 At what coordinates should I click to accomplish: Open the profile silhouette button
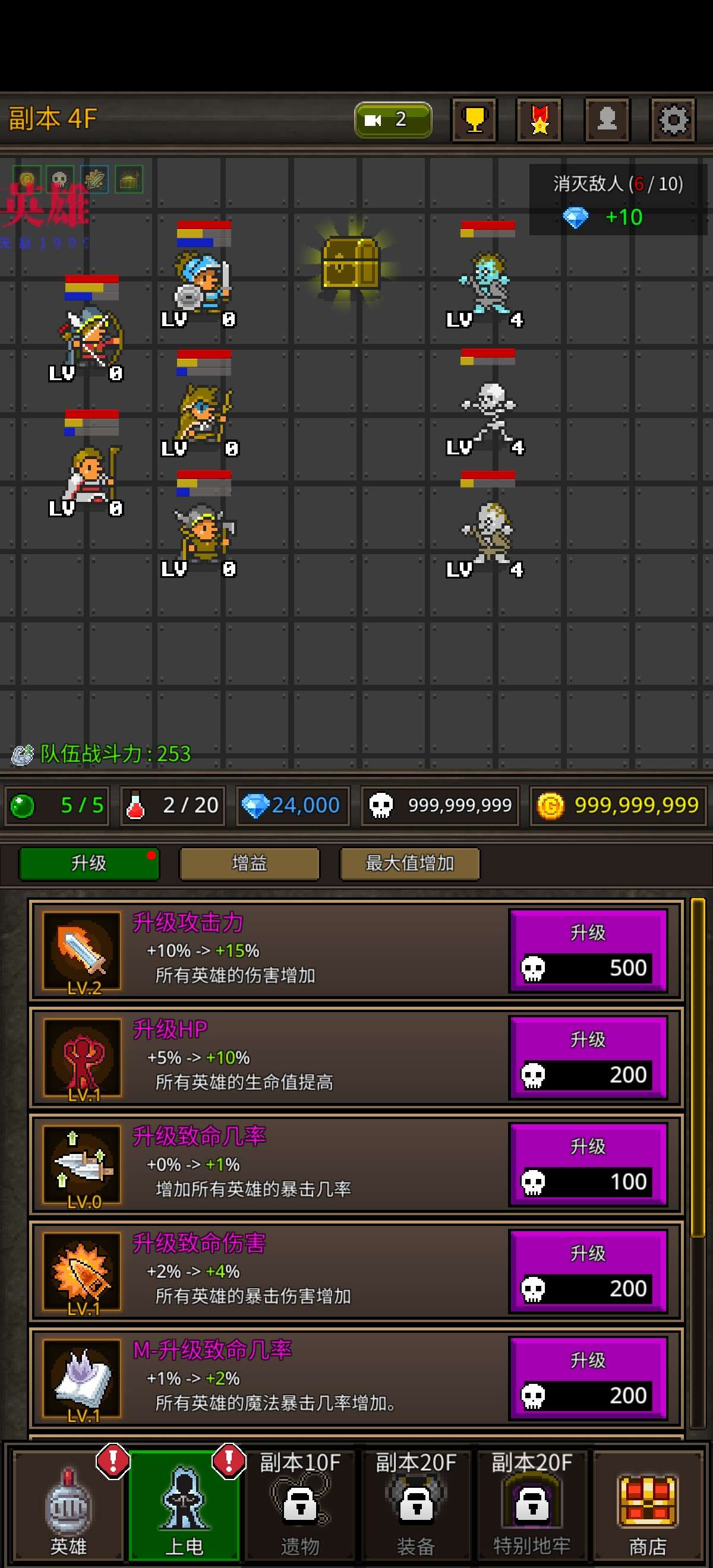pyautogui.click(x=607, y=120)
